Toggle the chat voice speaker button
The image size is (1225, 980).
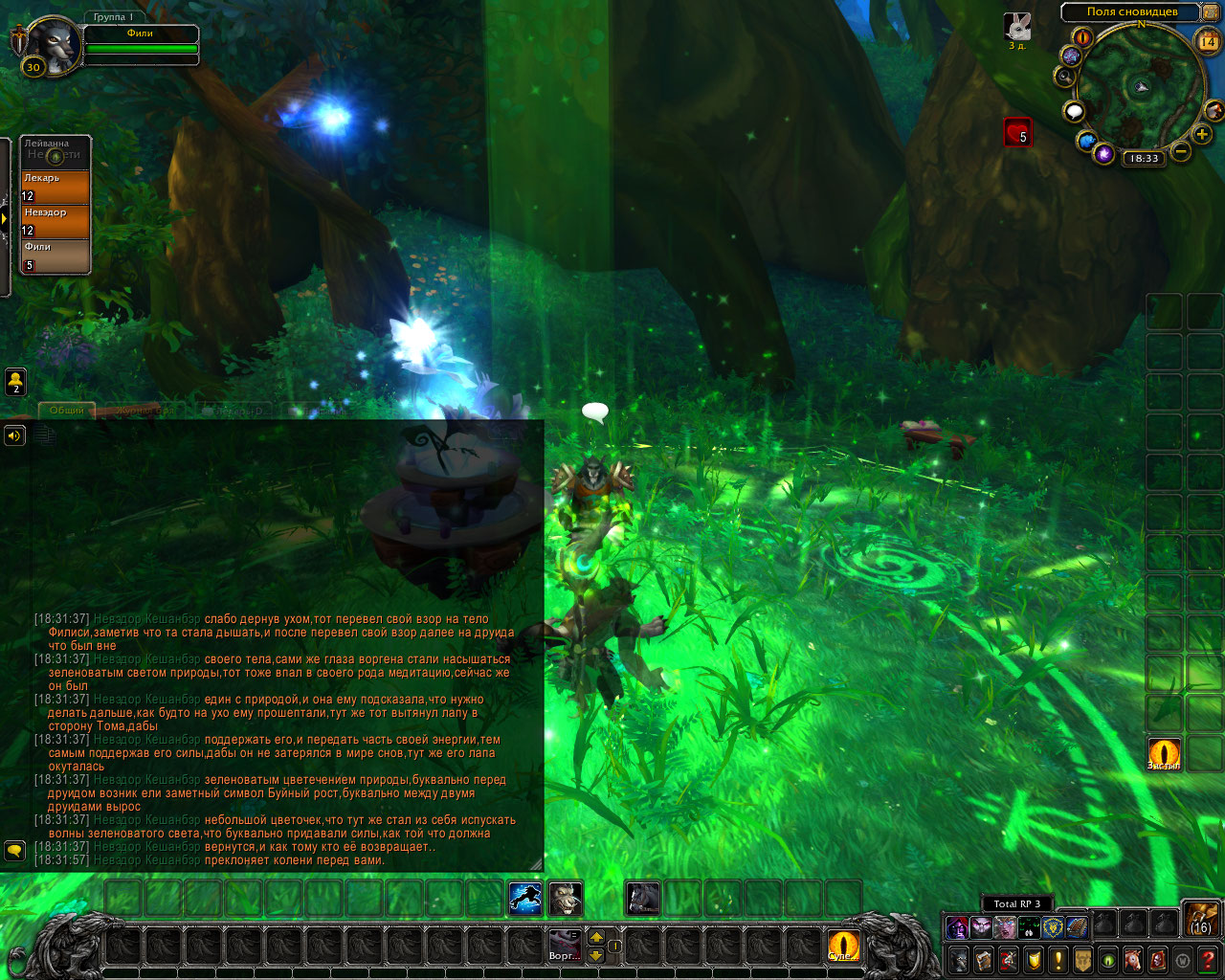(14, 435)
